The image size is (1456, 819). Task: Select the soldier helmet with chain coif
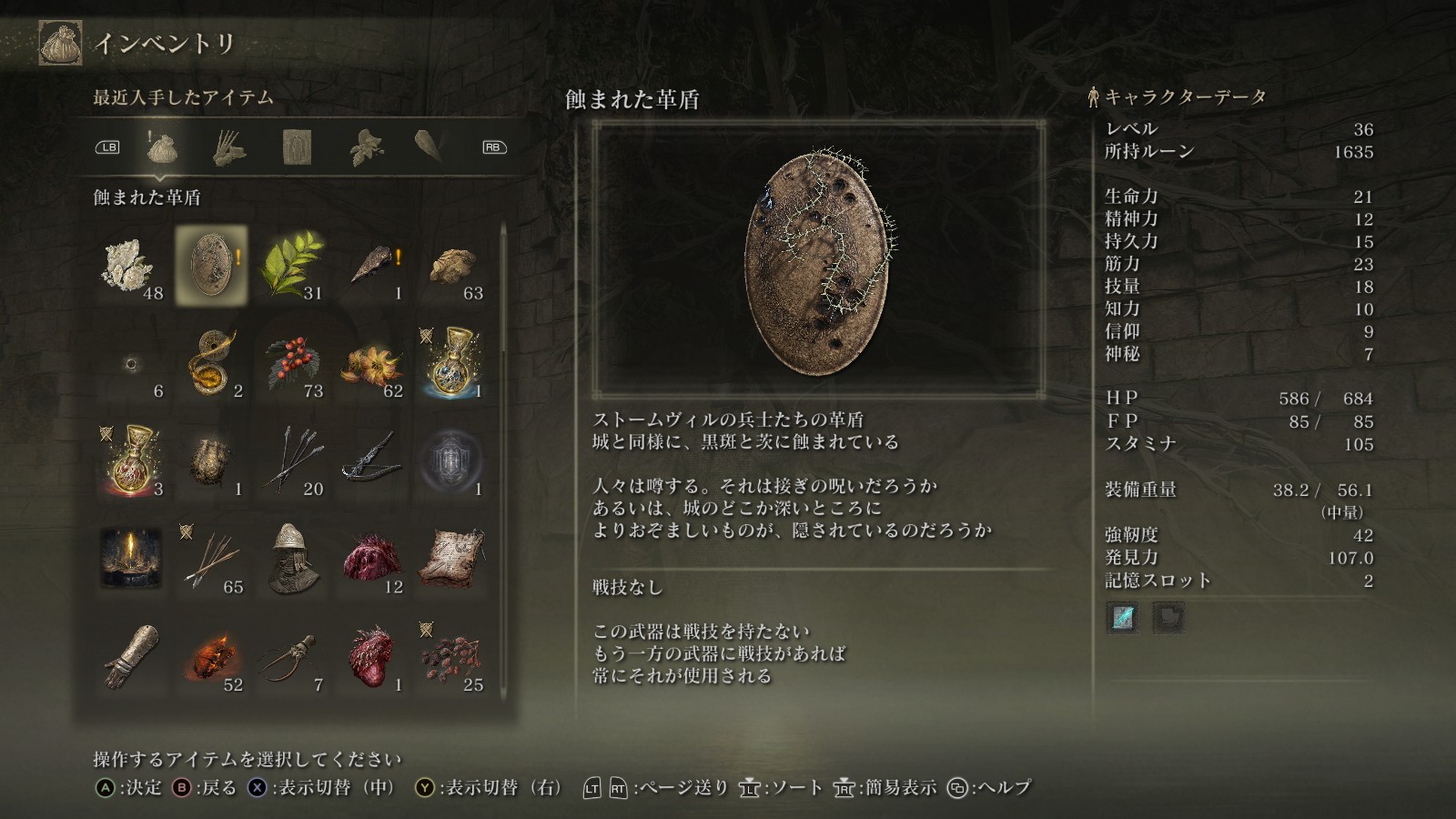pos(291,559)
